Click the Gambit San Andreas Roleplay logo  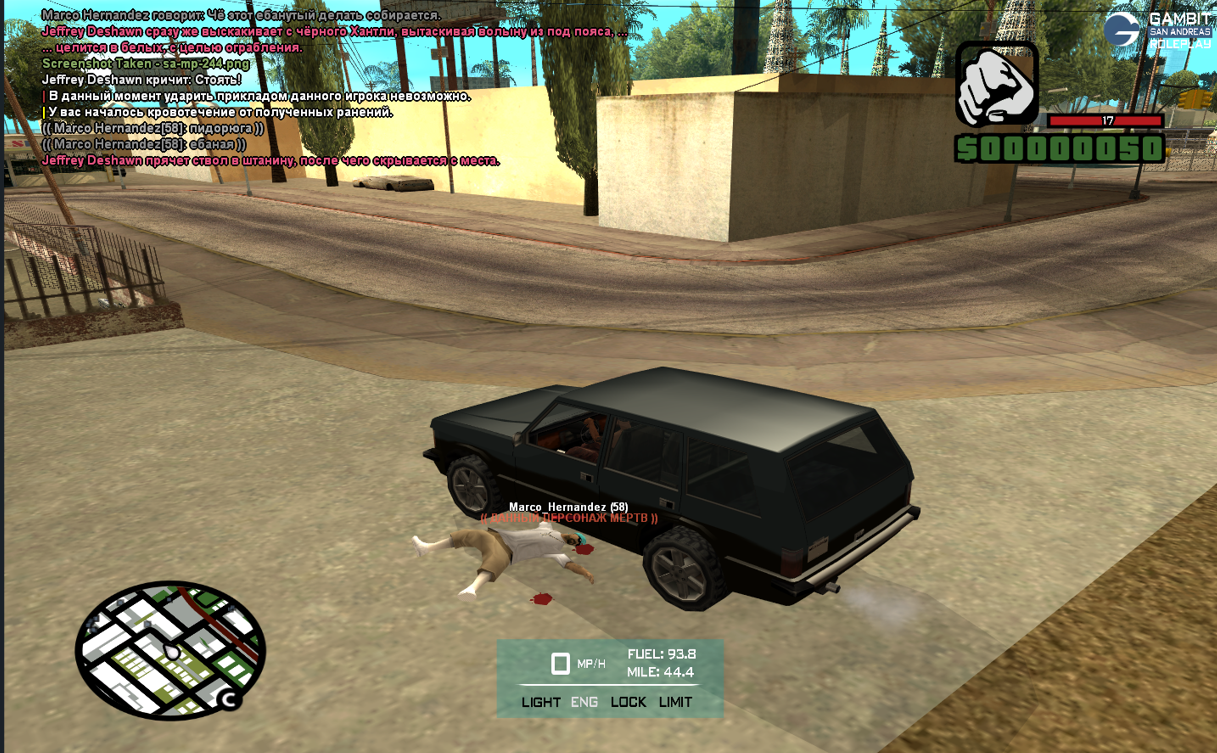click(x=1156, y=29)
